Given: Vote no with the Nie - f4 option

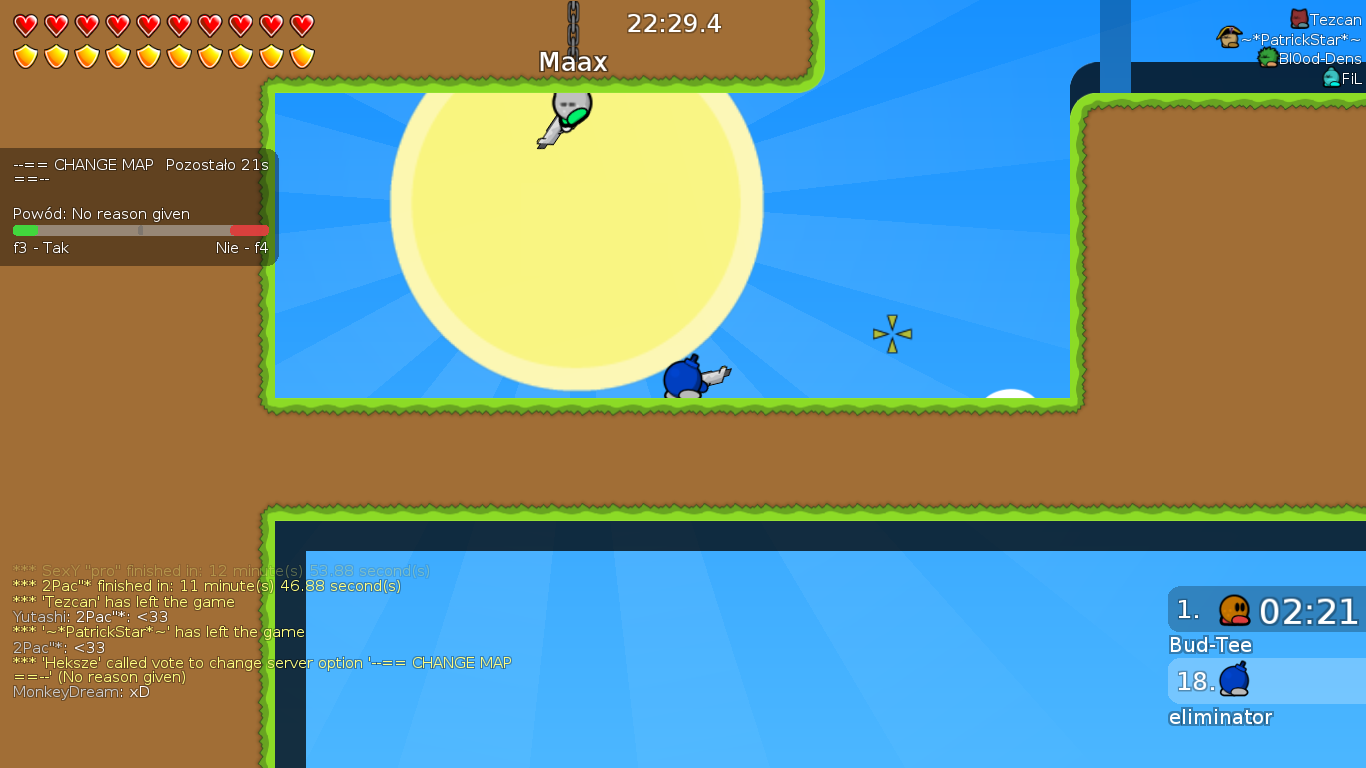Looking at the screenshot, I should pos(242,247).
